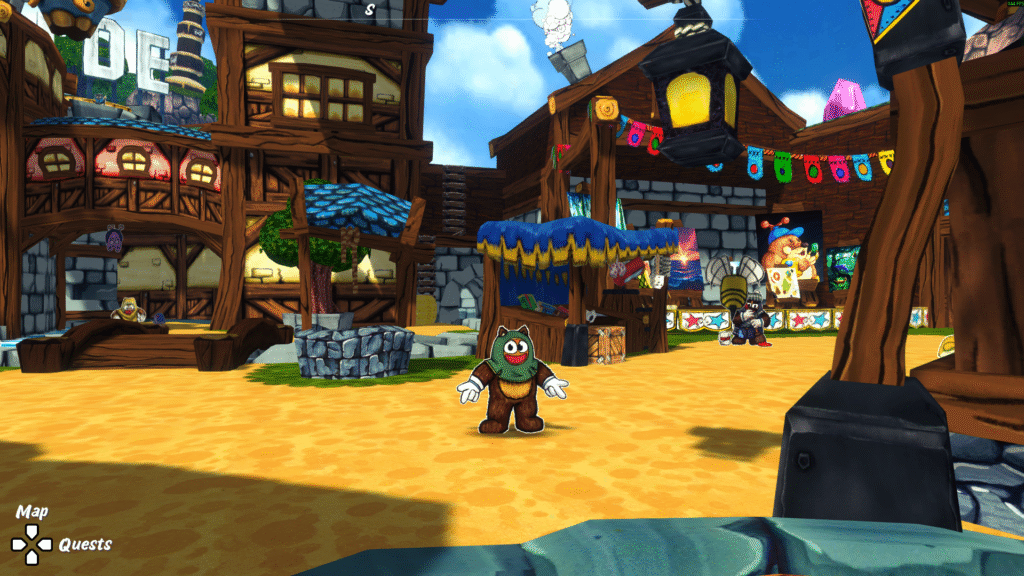Open the Quests log label
The height and width of the screenshot is (576, 1024).
[x=85, y=545]
